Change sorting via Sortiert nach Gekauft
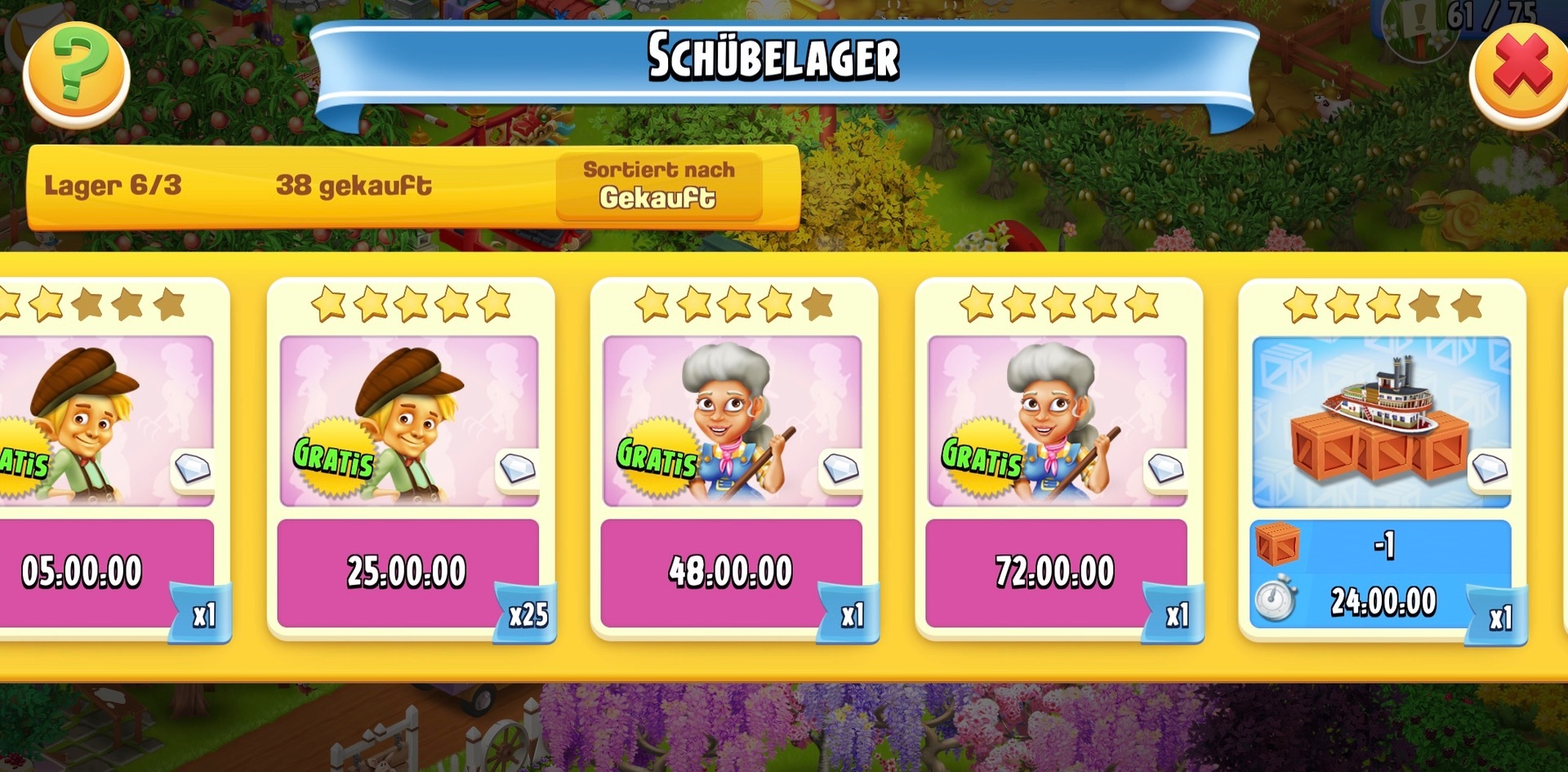1568x772 pixels. click(x=658, y=185)
